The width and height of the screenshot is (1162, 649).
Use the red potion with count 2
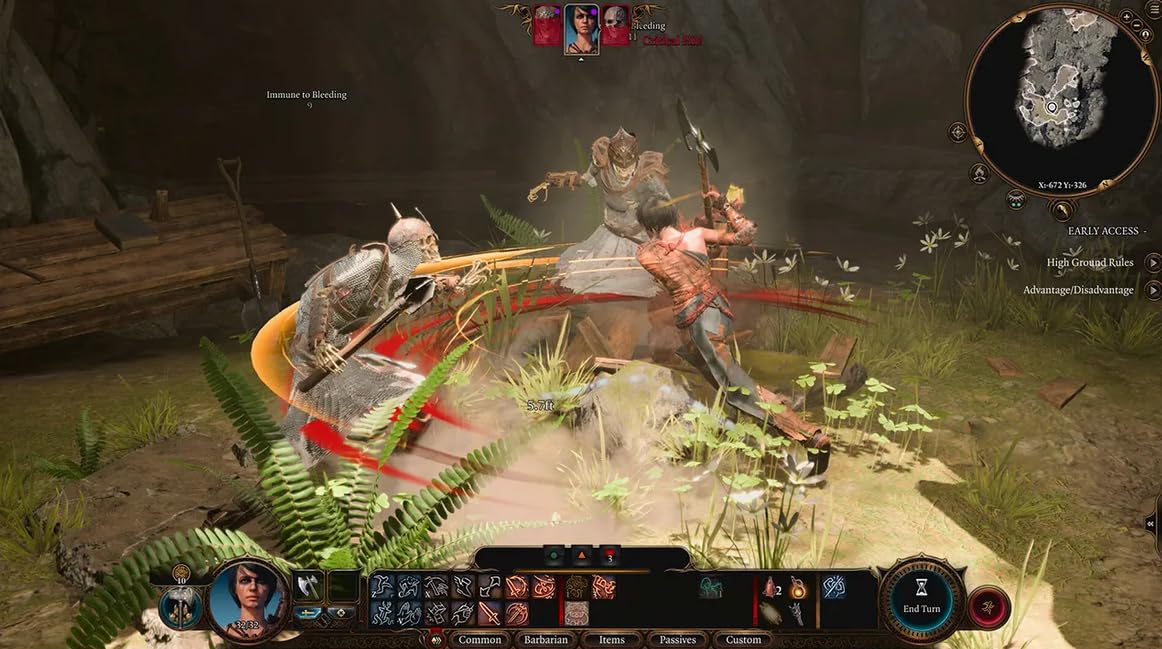(x=769, y=587)
